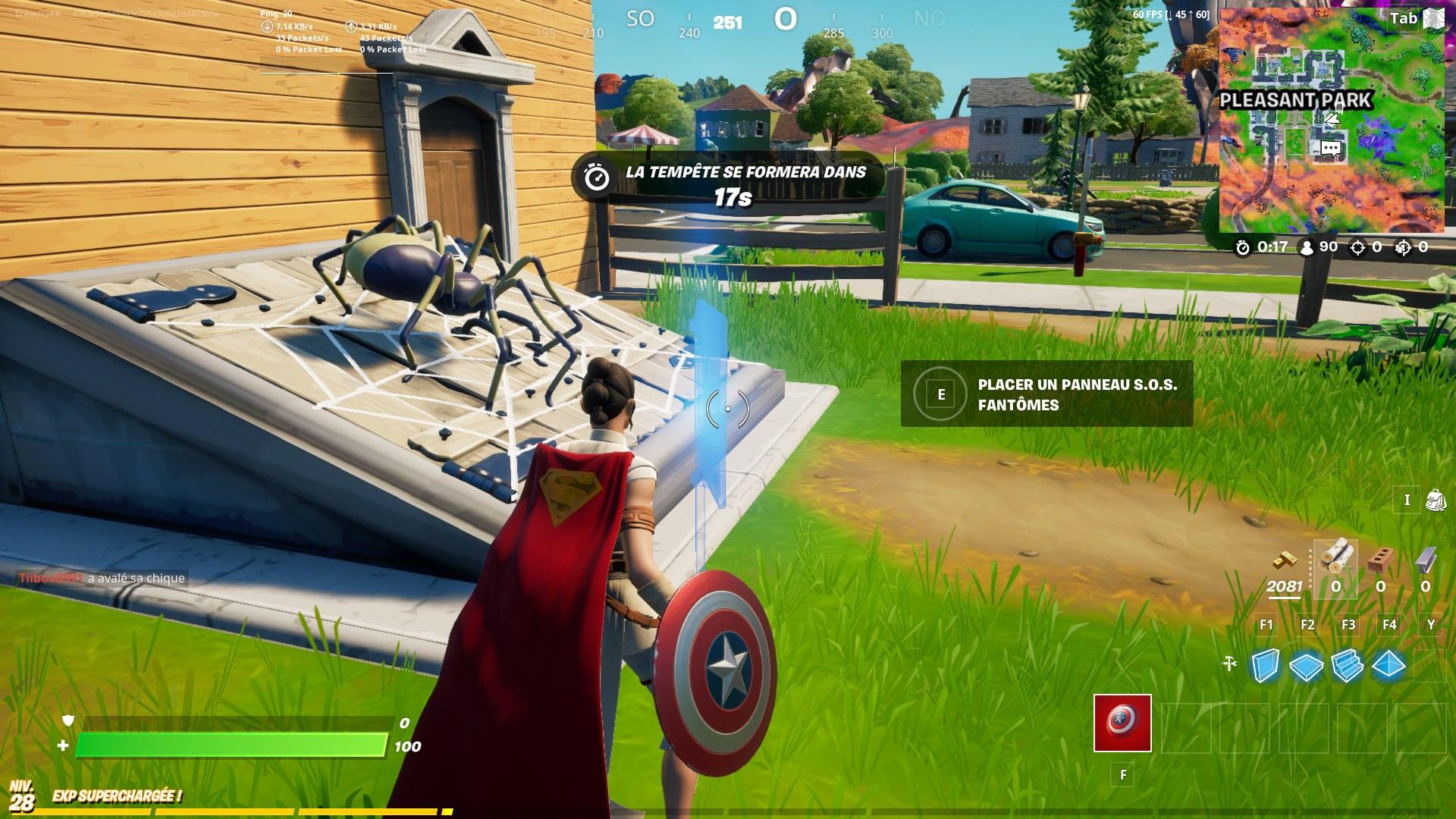Click the players-remaining person icon
This screenshot has height=819, width=1456.
click(x=1306, y=246)
